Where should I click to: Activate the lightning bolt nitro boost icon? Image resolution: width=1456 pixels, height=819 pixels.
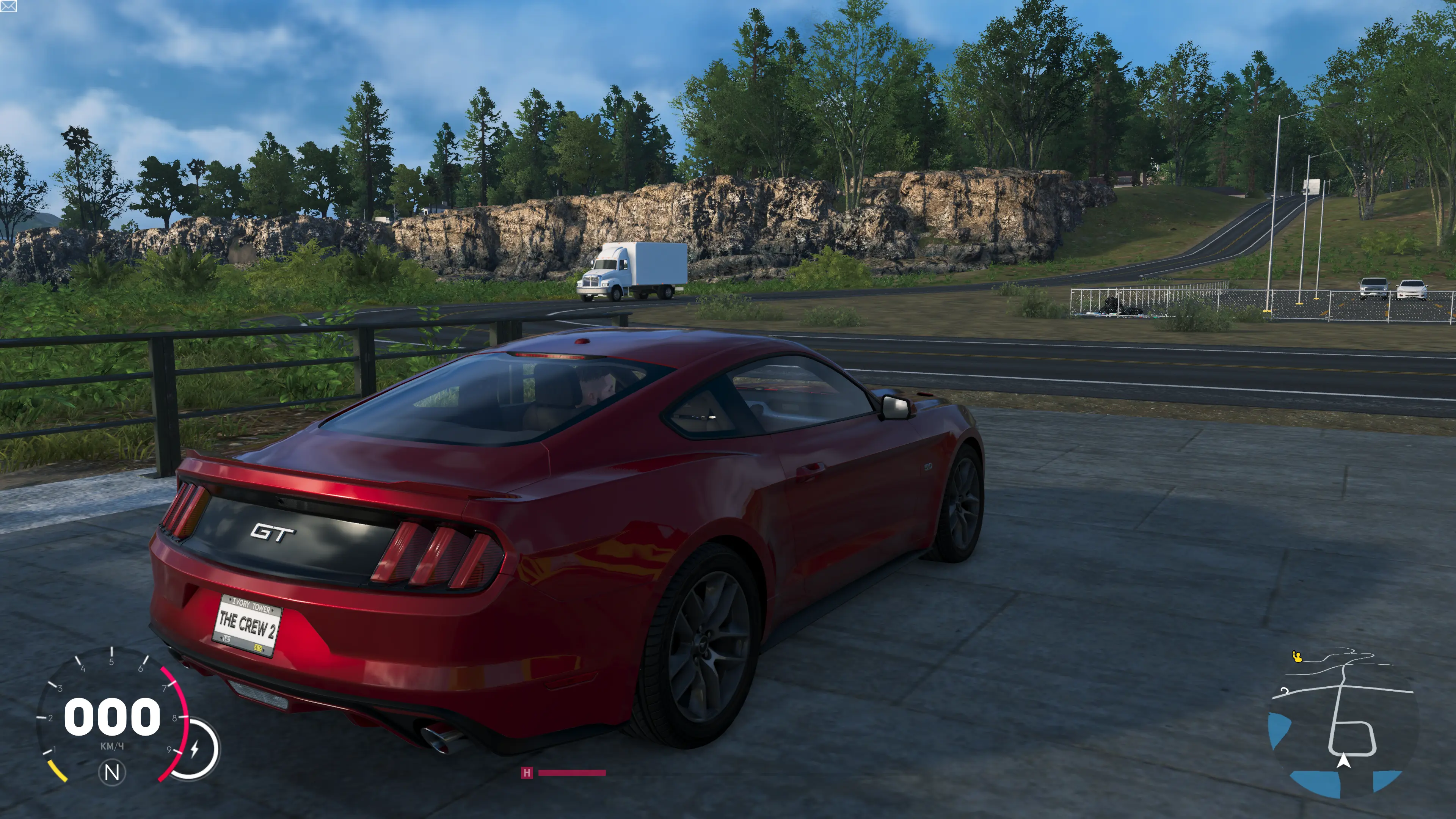(195, 749)
